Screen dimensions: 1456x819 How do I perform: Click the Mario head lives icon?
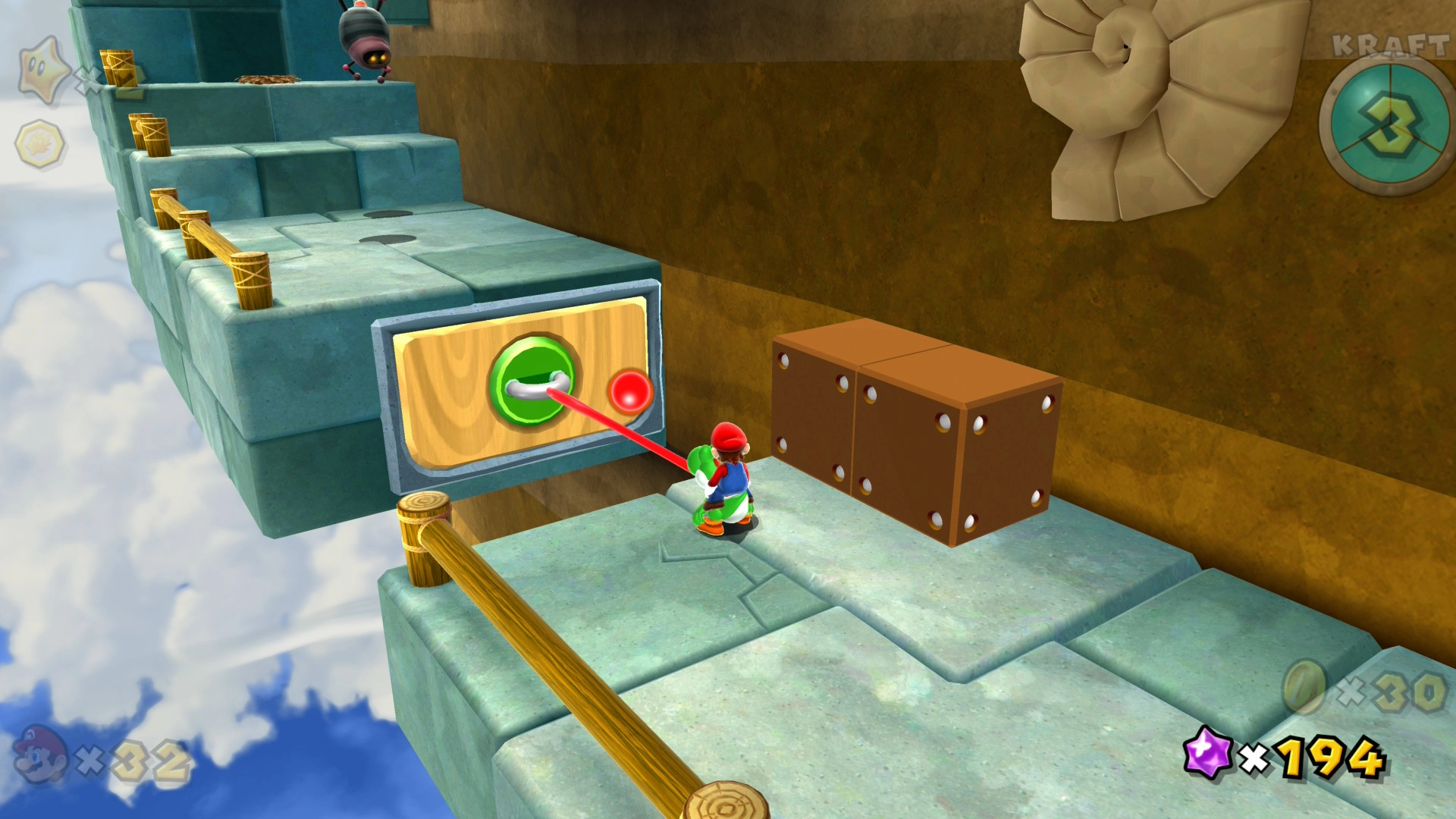pyautogui.click(x=39, y=755)
